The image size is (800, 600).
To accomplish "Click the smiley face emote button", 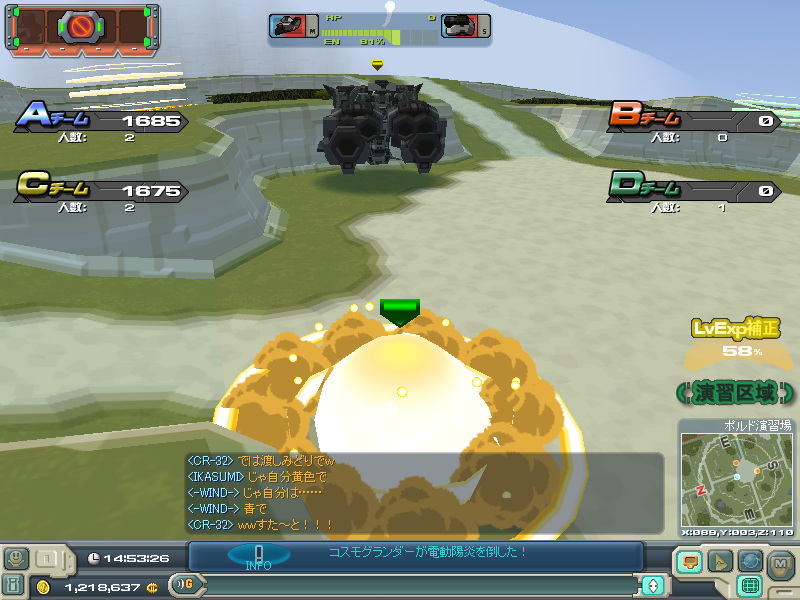I will coord(16,558).
